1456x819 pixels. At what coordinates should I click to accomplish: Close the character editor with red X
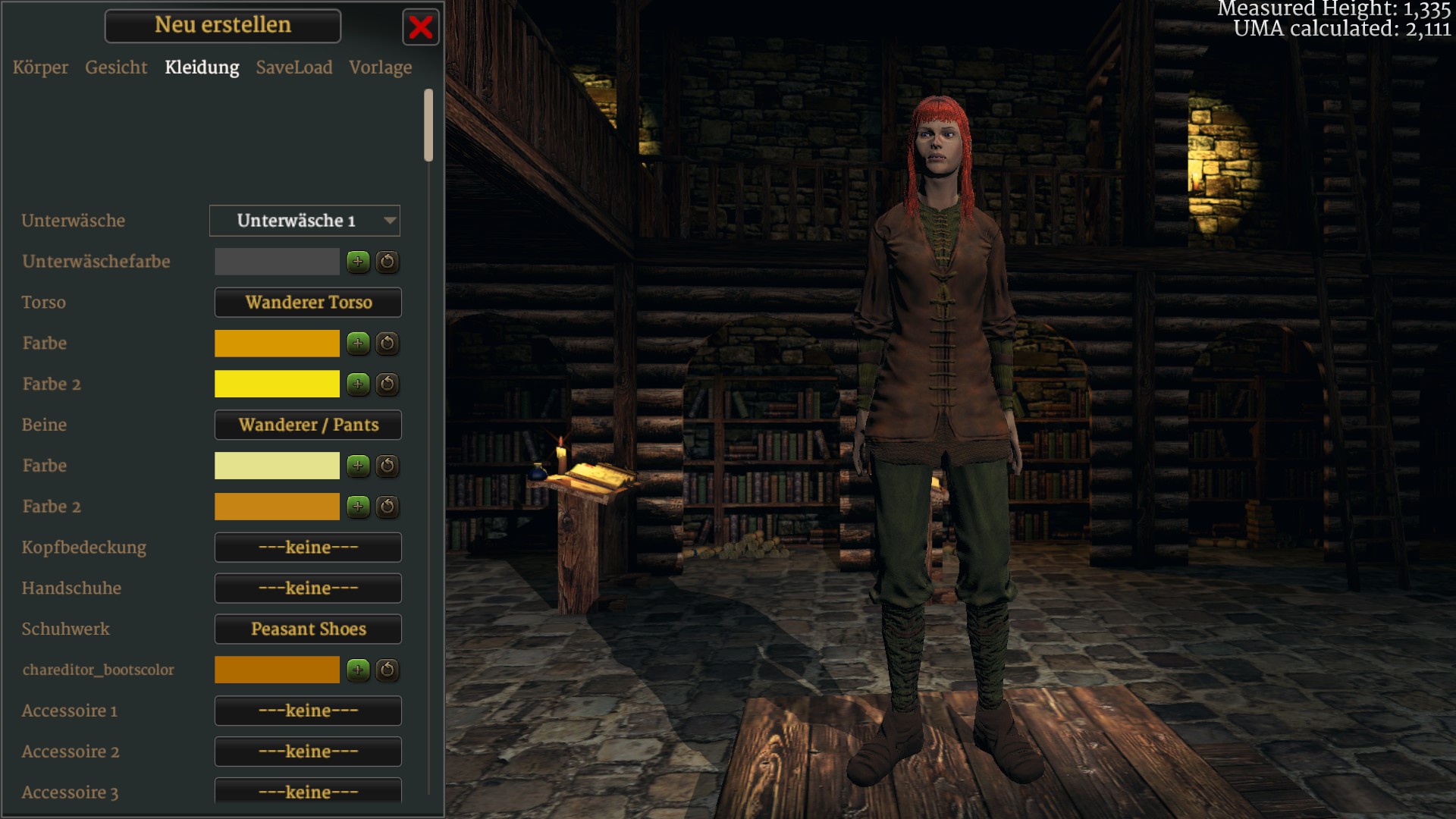[420, 27]
